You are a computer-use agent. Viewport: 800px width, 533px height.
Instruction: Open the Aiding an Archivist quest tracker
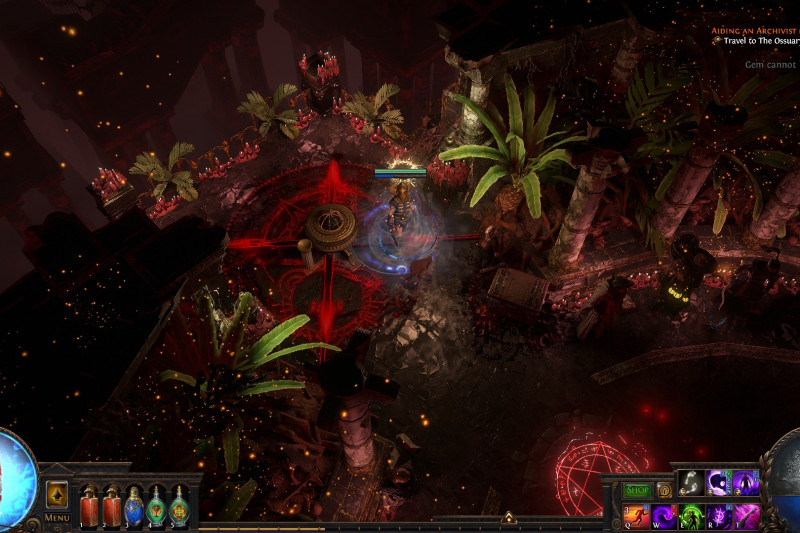[x=755, y=31]
